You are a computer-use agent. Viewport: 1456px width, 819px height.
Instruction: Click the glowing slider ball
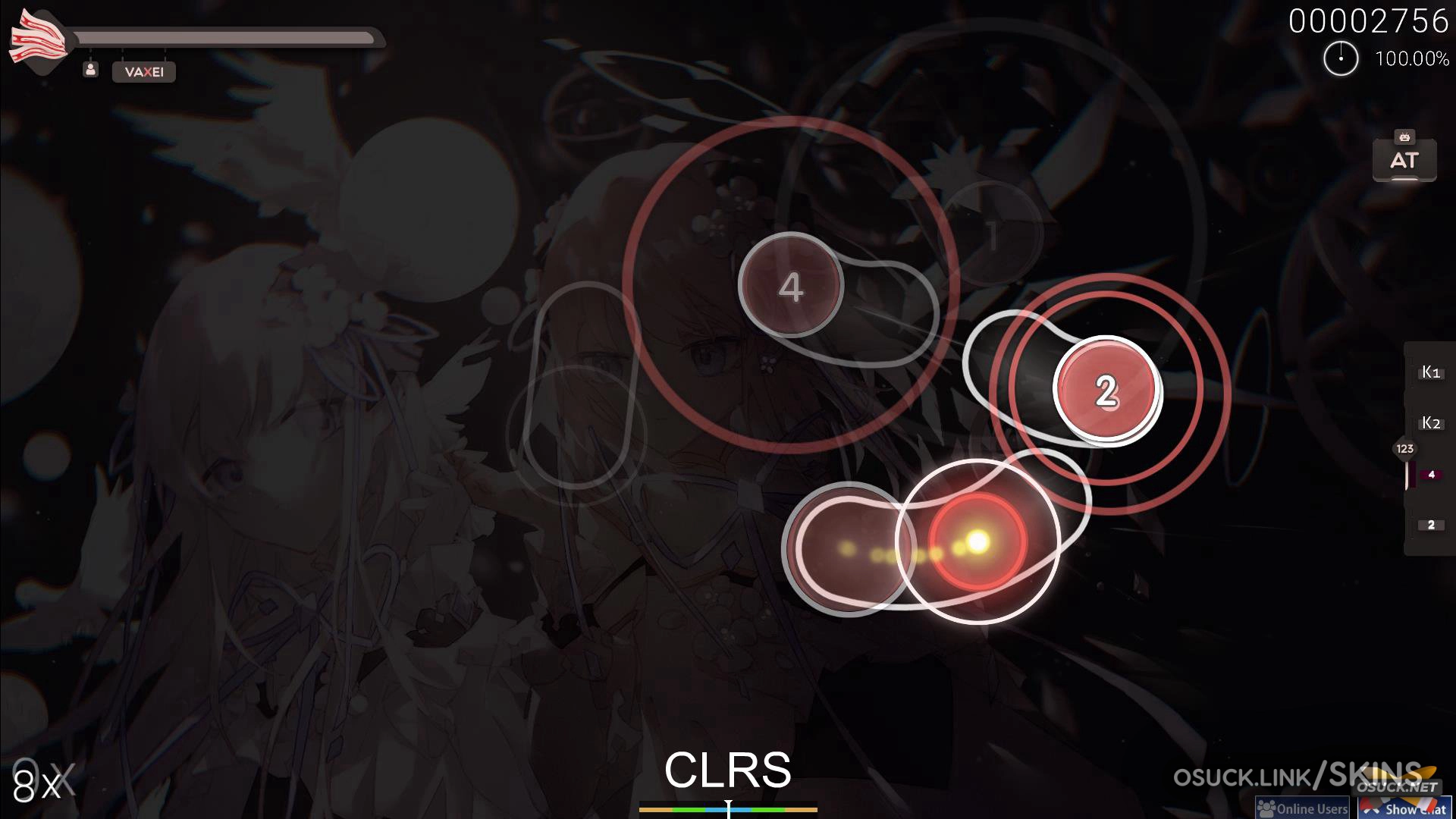coord(977,541)
